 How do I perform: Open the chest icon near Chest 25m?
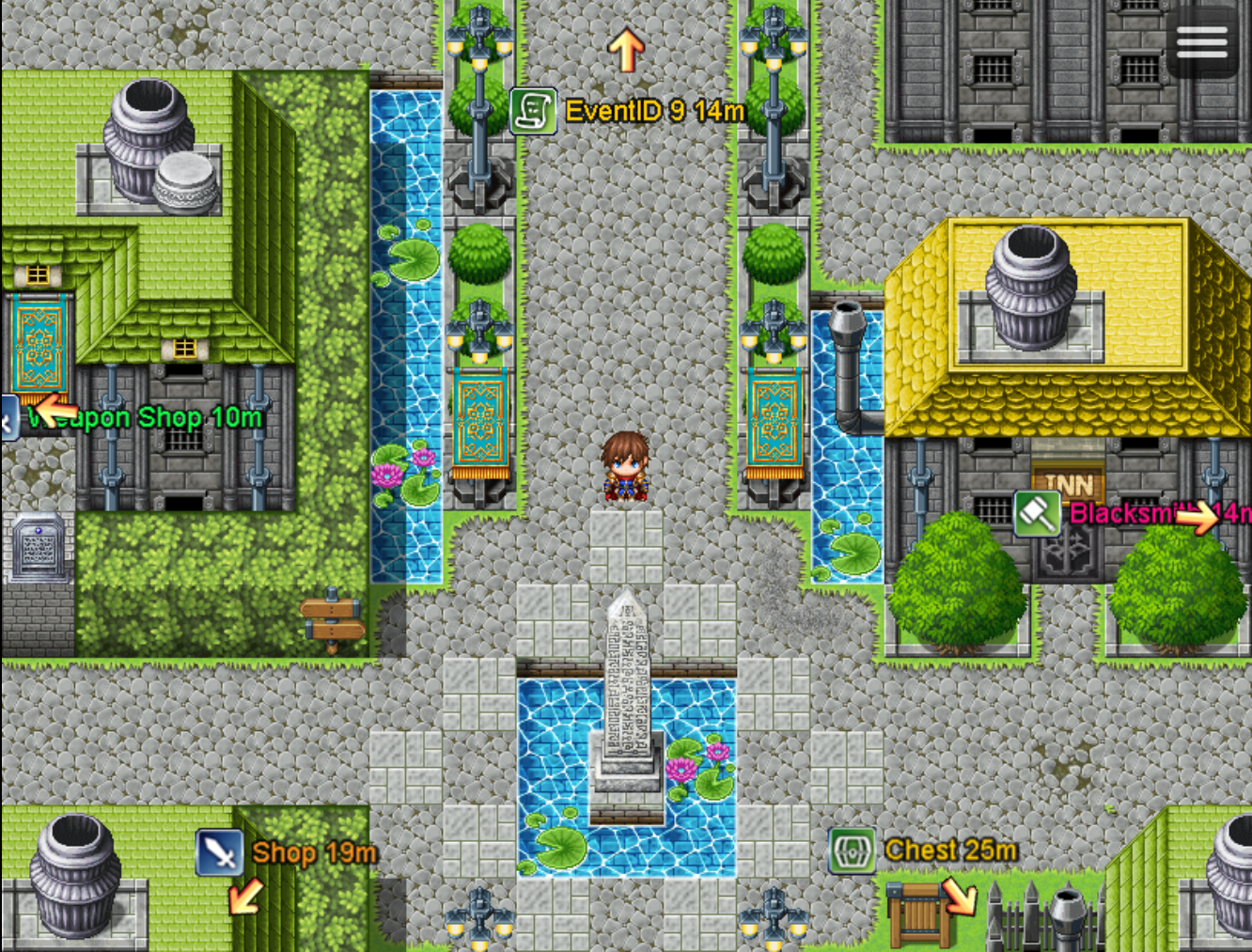click(850, 851)
